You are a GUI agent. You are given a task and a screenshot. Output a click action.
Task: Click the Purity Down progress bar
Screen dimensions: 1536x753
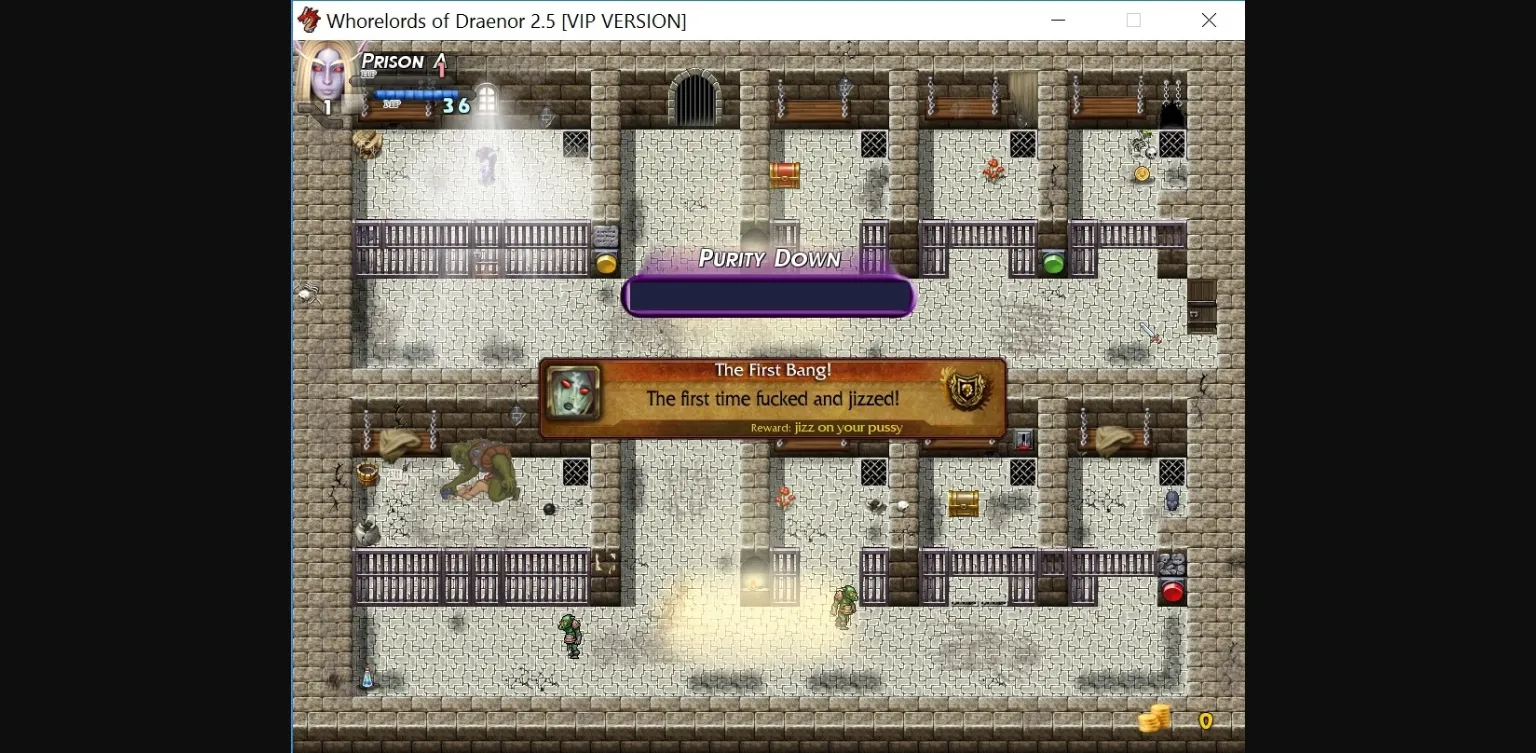point(768,295)
